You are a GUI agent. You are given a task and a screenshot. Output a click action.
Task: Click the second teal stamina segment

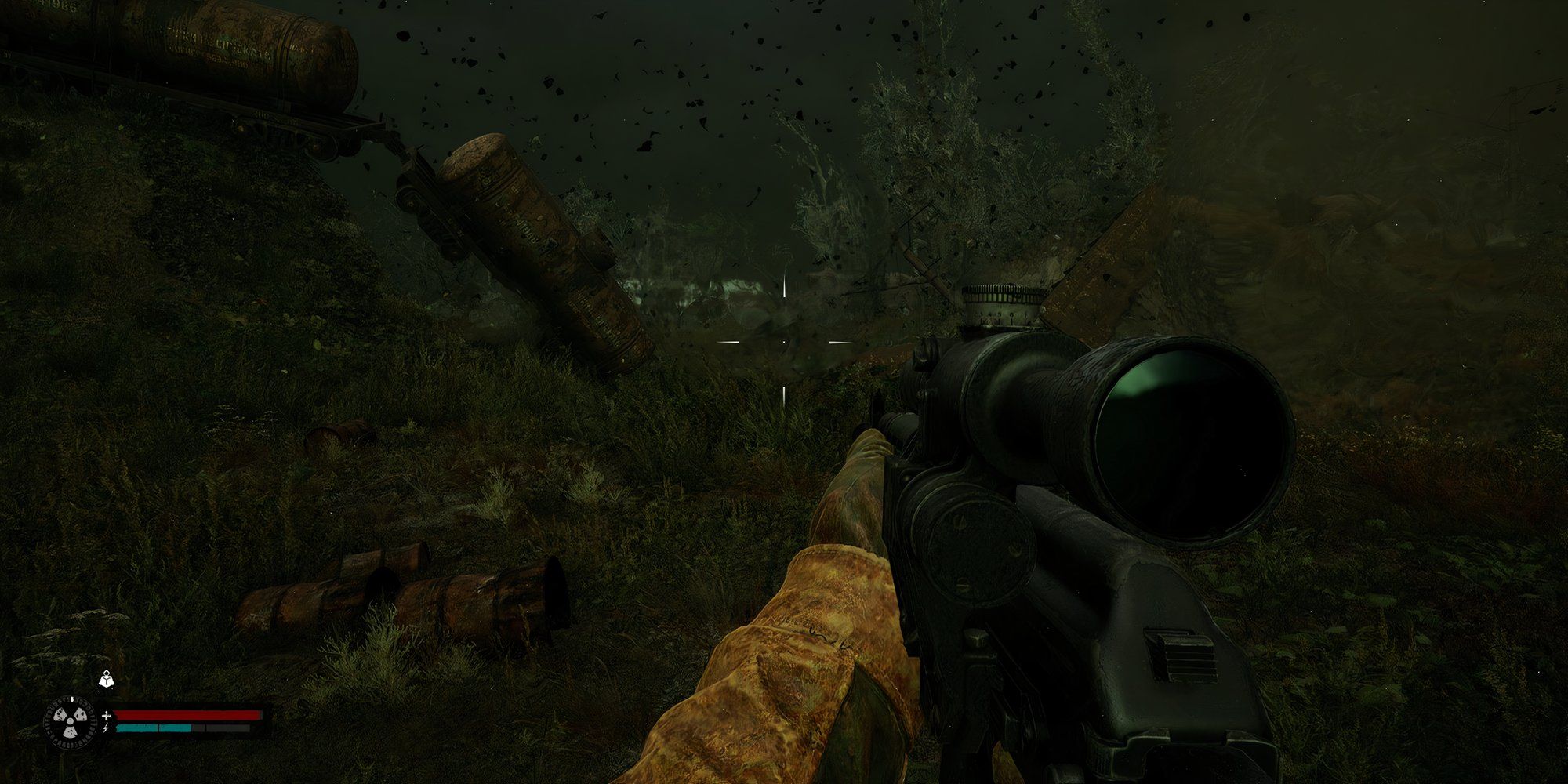click(175, 728)
